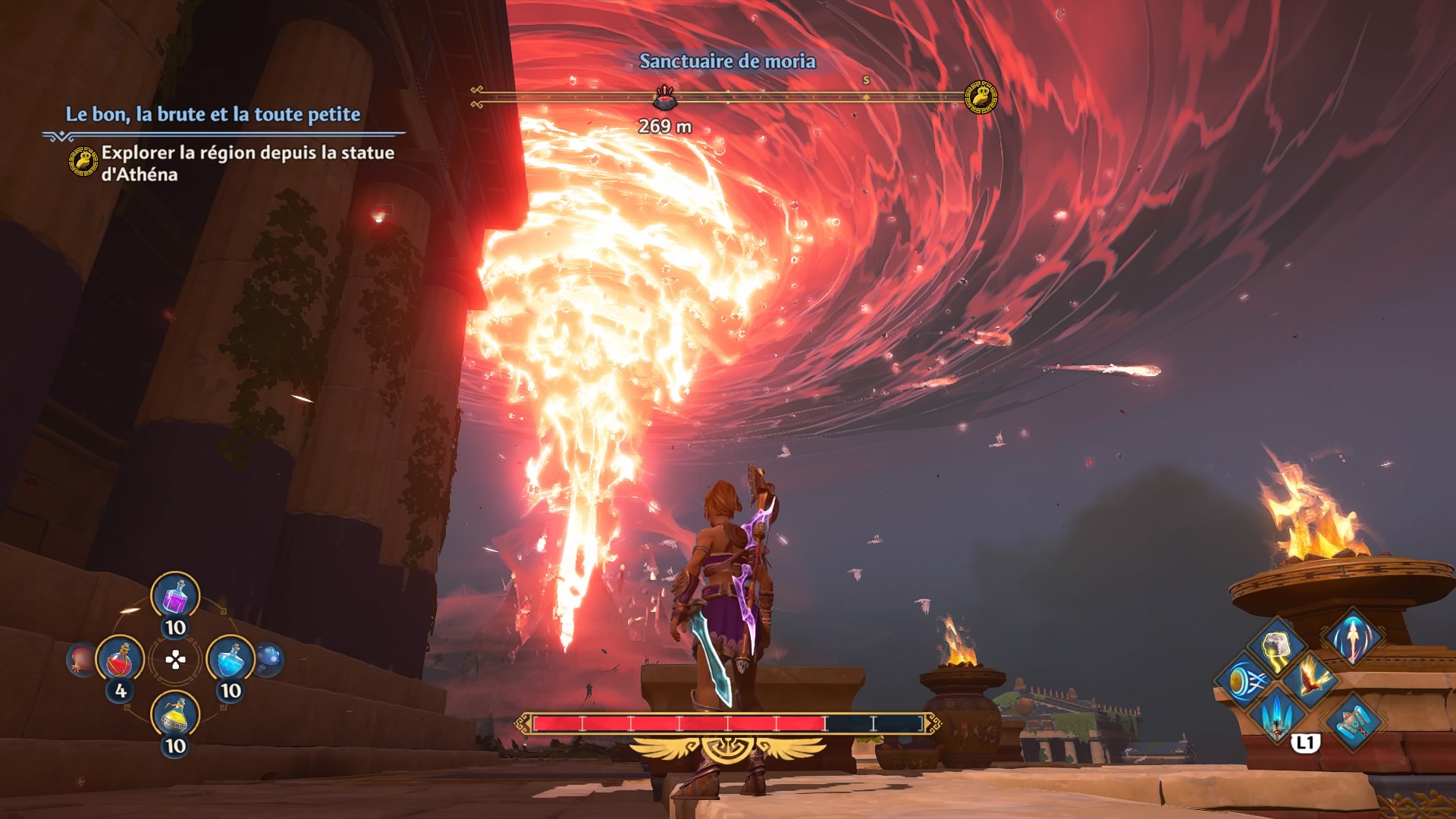Pick the pomegranate item icon
Image resolution: width=1456 pixels, height=819 pixels.
coord(81,659)
